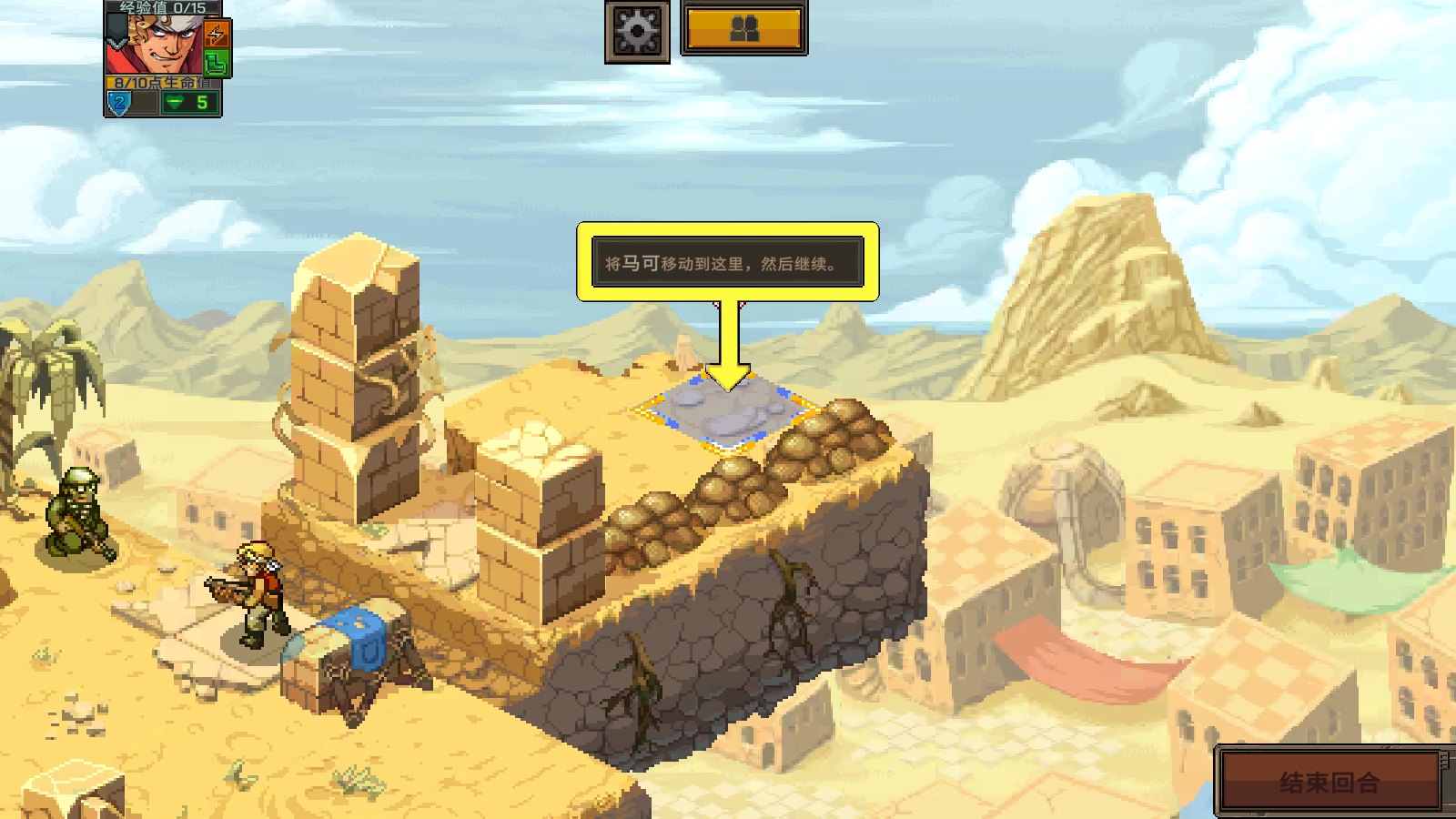Click the orange squad members button
Viewport: 1456px width, 819px height.
(x=744, y=29)
